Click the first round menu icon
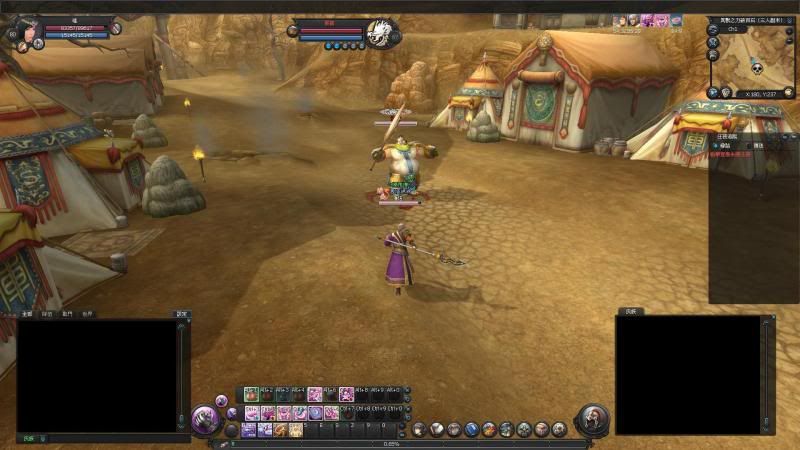The height and width of the screenshot is (450, 800). click(420, 429)
